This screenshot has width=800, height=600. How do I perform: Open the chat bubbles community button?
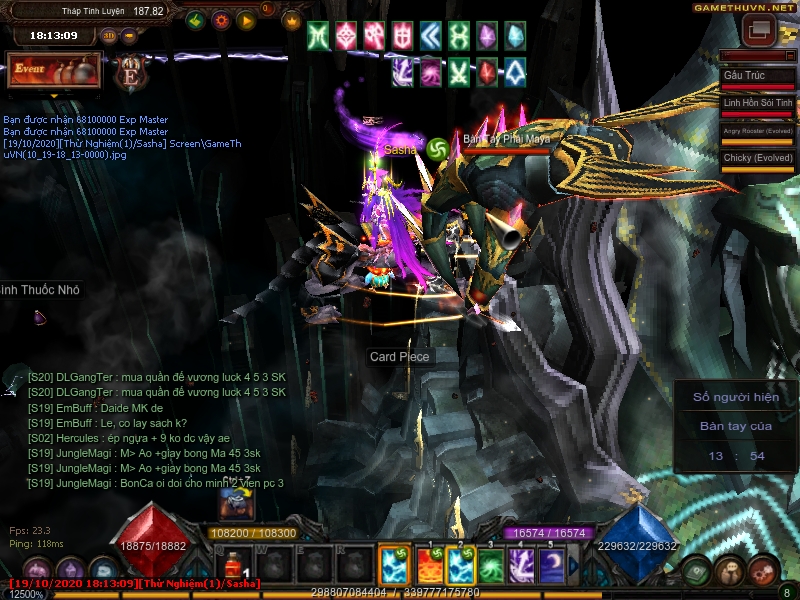[x=729, y=571]
